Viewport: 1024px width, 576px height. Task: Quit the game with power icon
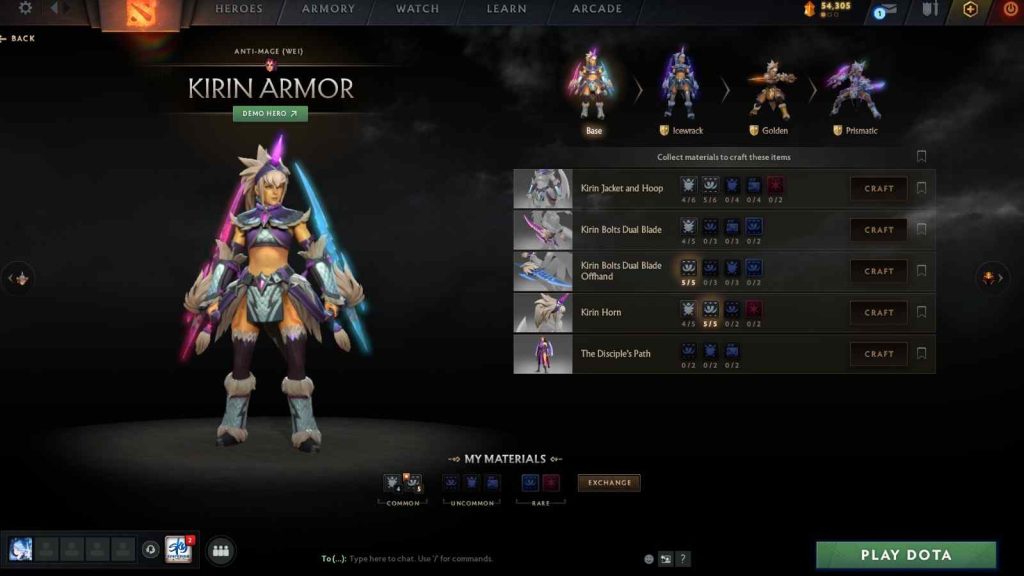click(1010, 9)
